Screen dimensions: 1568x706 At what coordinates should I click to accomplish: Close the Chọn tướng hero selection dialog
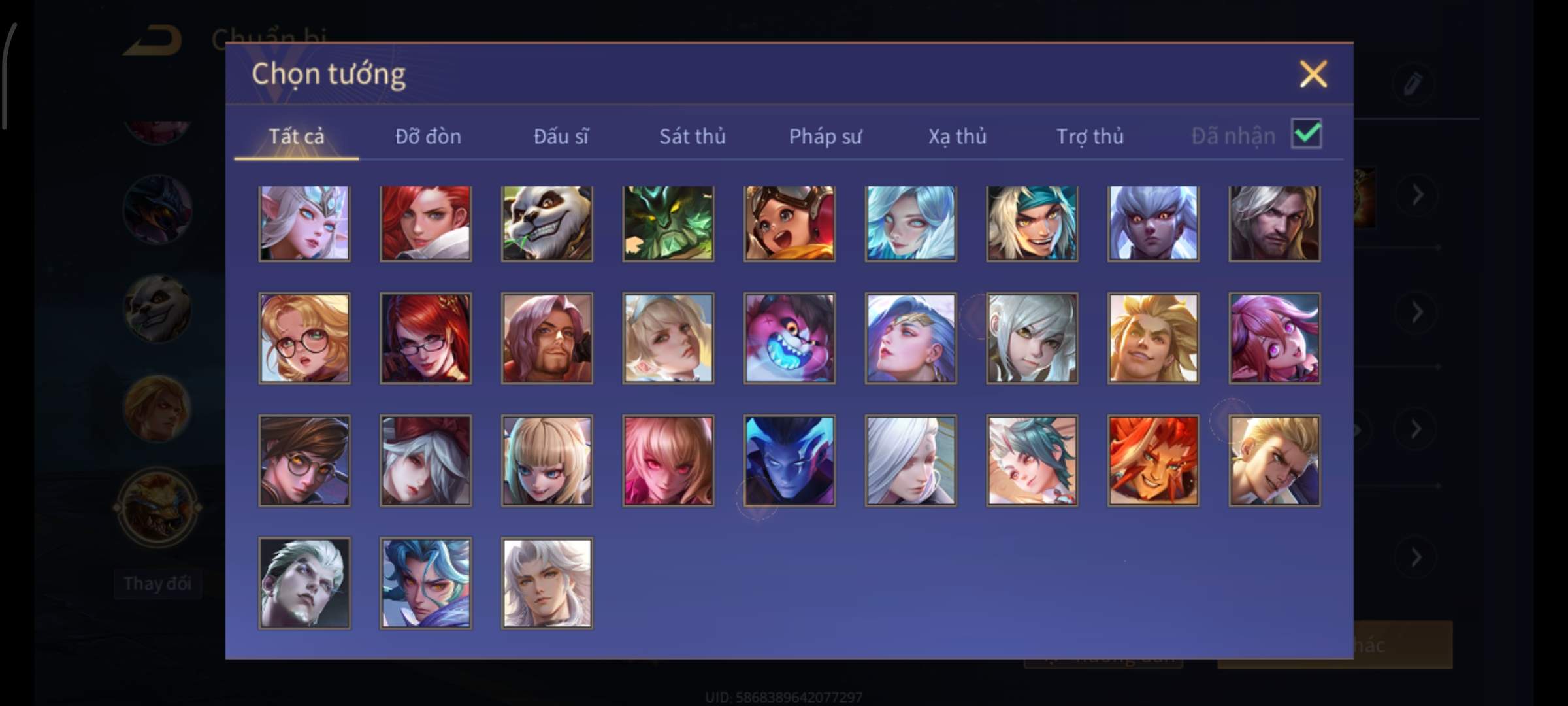coord(1313,74)
